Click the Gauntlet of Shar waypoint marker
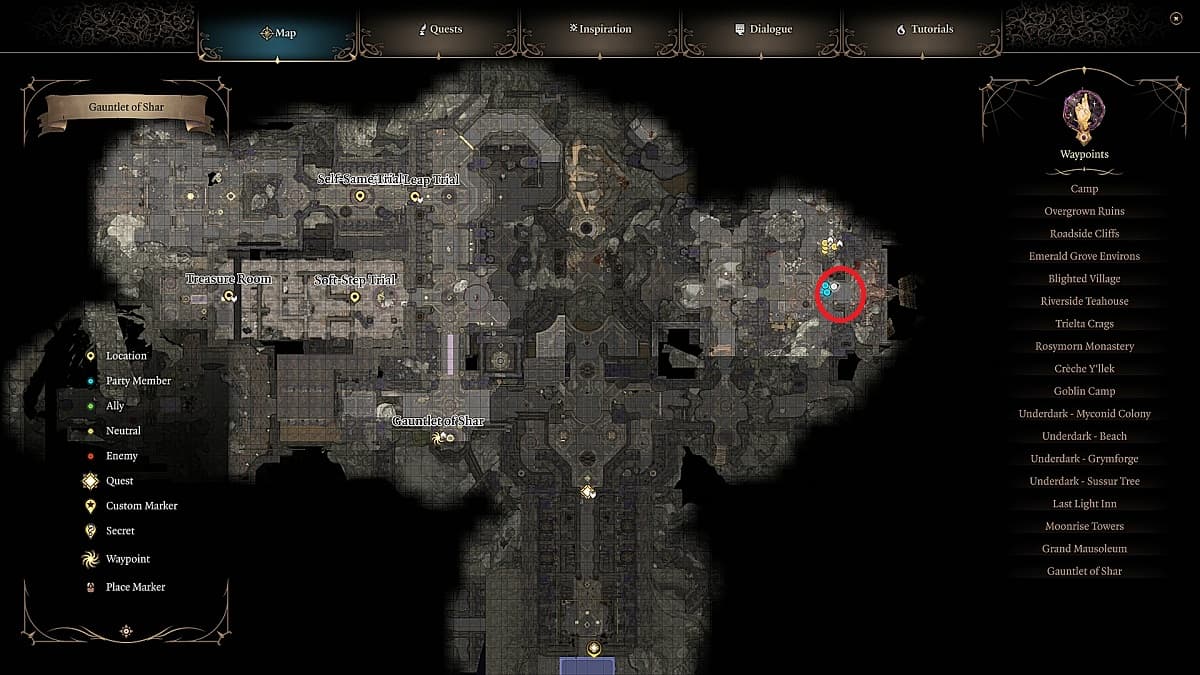This screenshot has height=675, width=1200. [436, 438]
